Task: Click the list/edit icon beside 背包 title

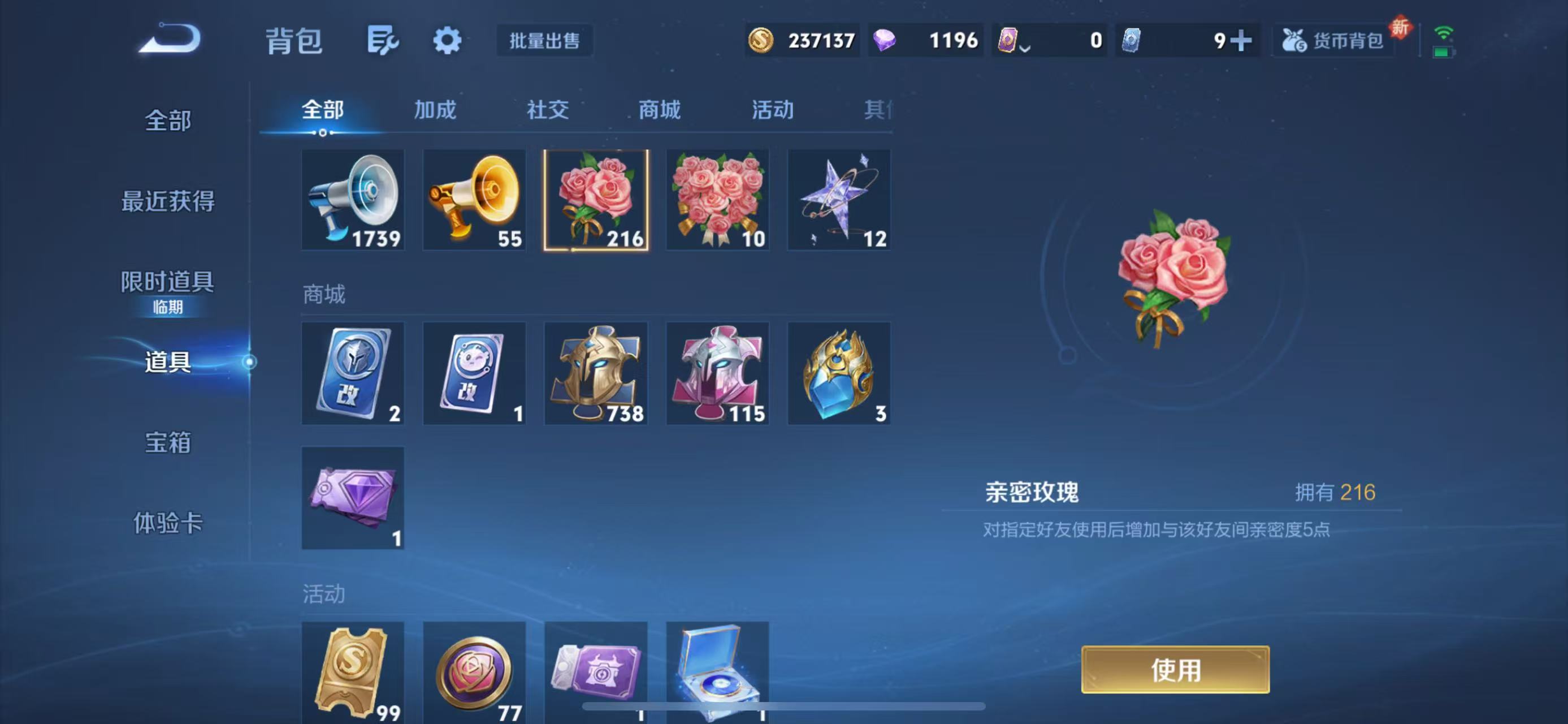Action: coord(382,39)
